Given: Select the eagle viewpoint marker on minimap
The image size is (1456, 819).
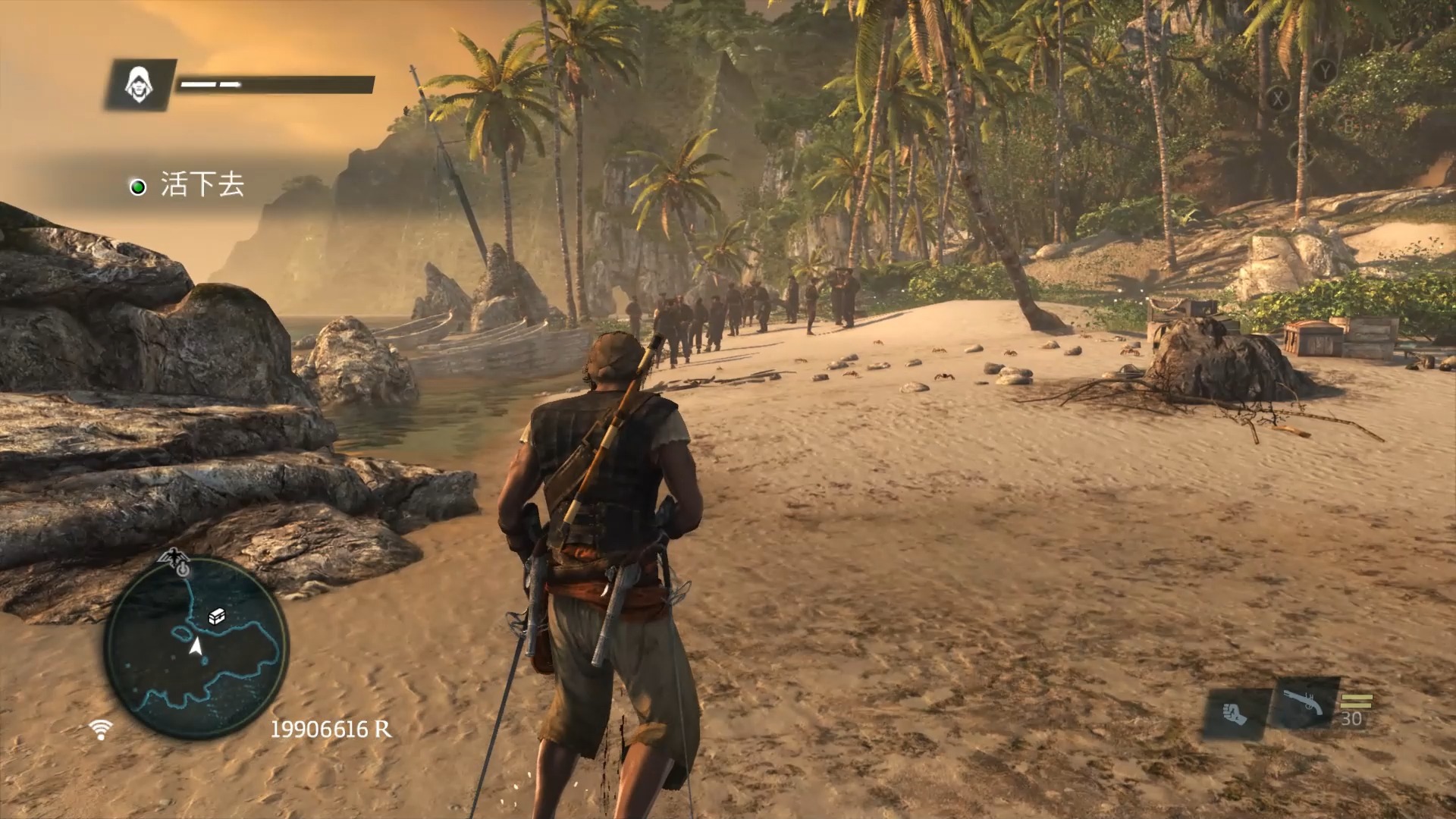Looking at the screenshot, I should click(176, 559).
